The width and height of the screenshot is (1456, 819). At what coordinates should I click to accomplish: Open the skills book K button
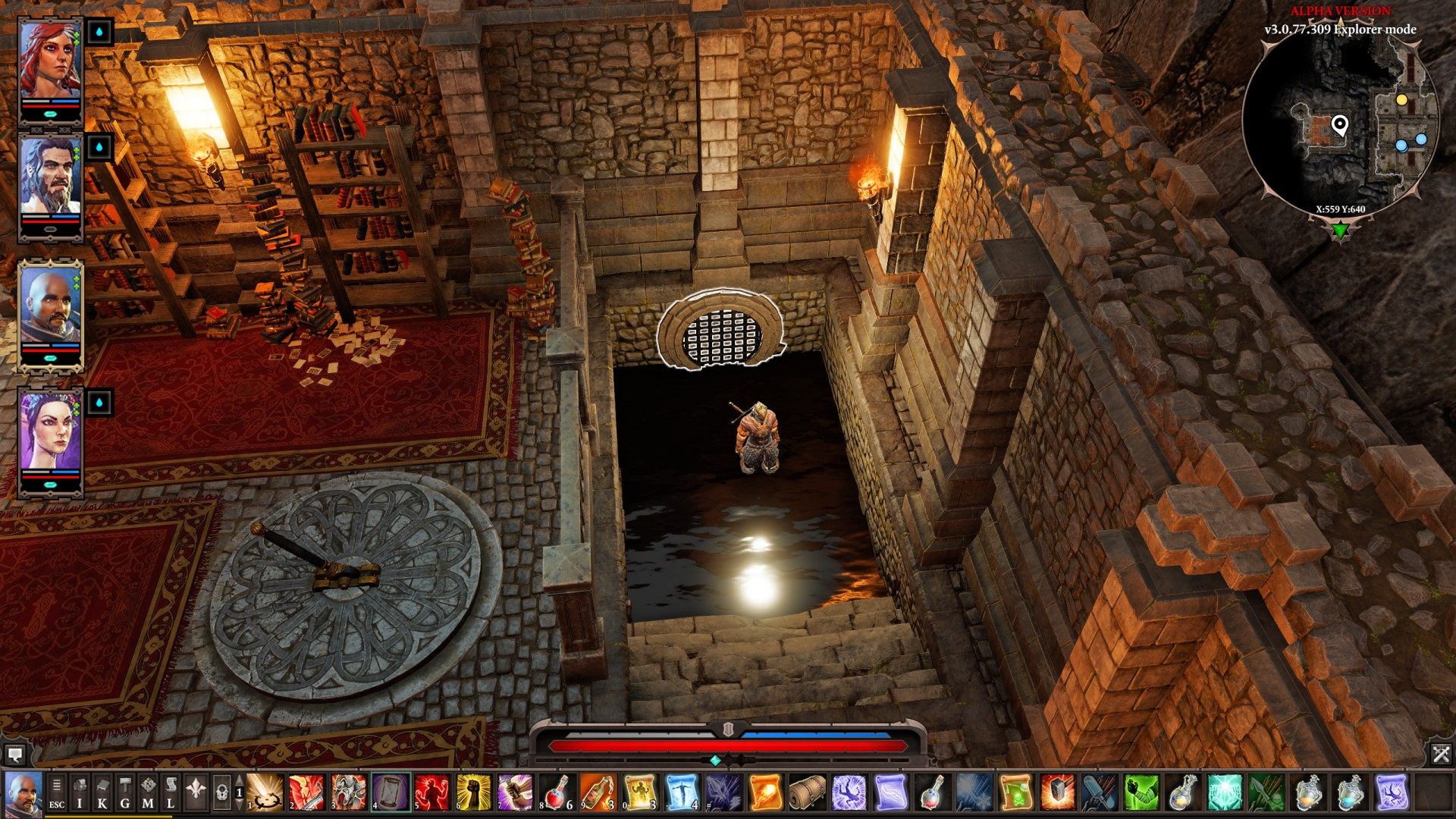point(102,792)
